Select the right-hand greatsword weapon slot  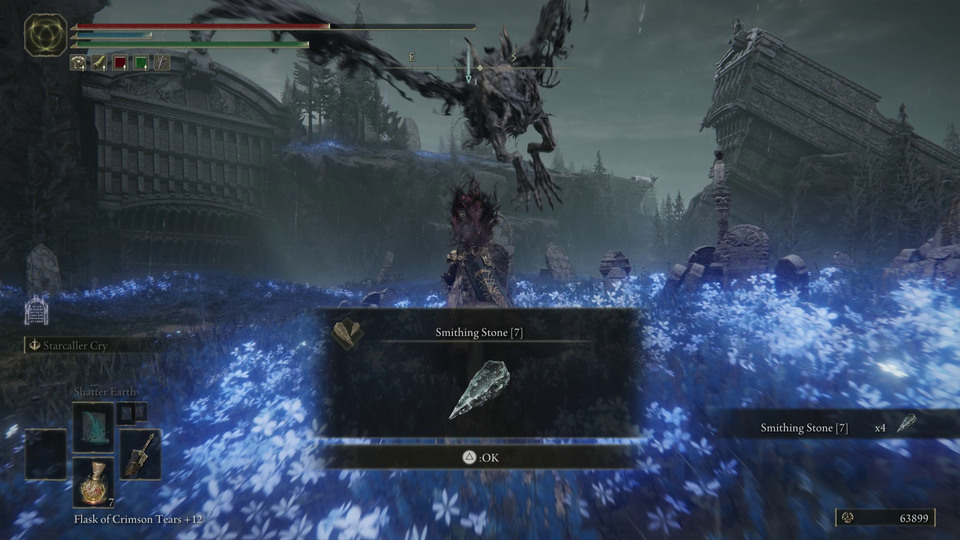coord(139,453)
